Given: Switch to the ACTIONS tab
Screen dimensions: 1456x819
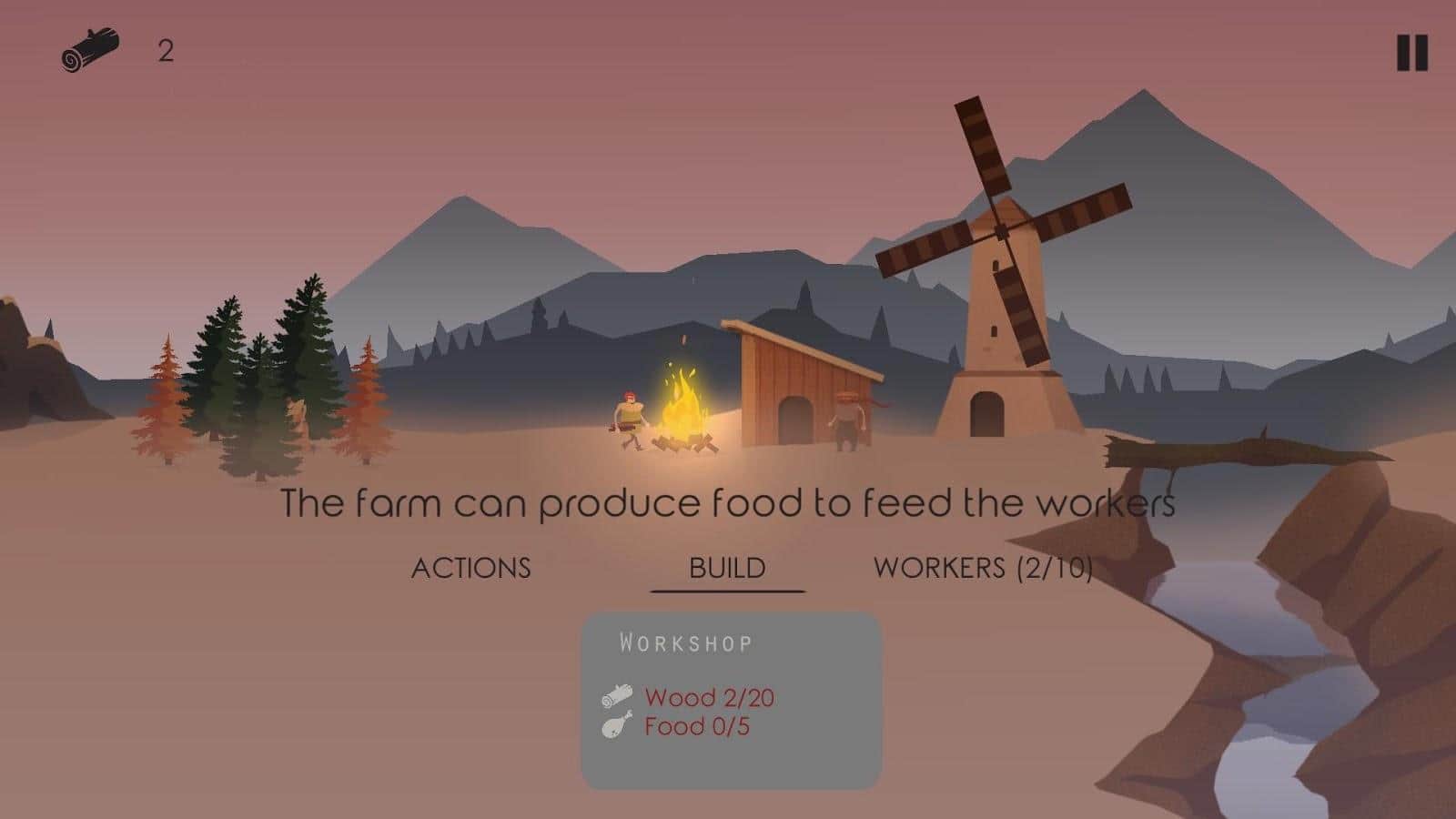Looking at the screenshot, I should 472,568.
